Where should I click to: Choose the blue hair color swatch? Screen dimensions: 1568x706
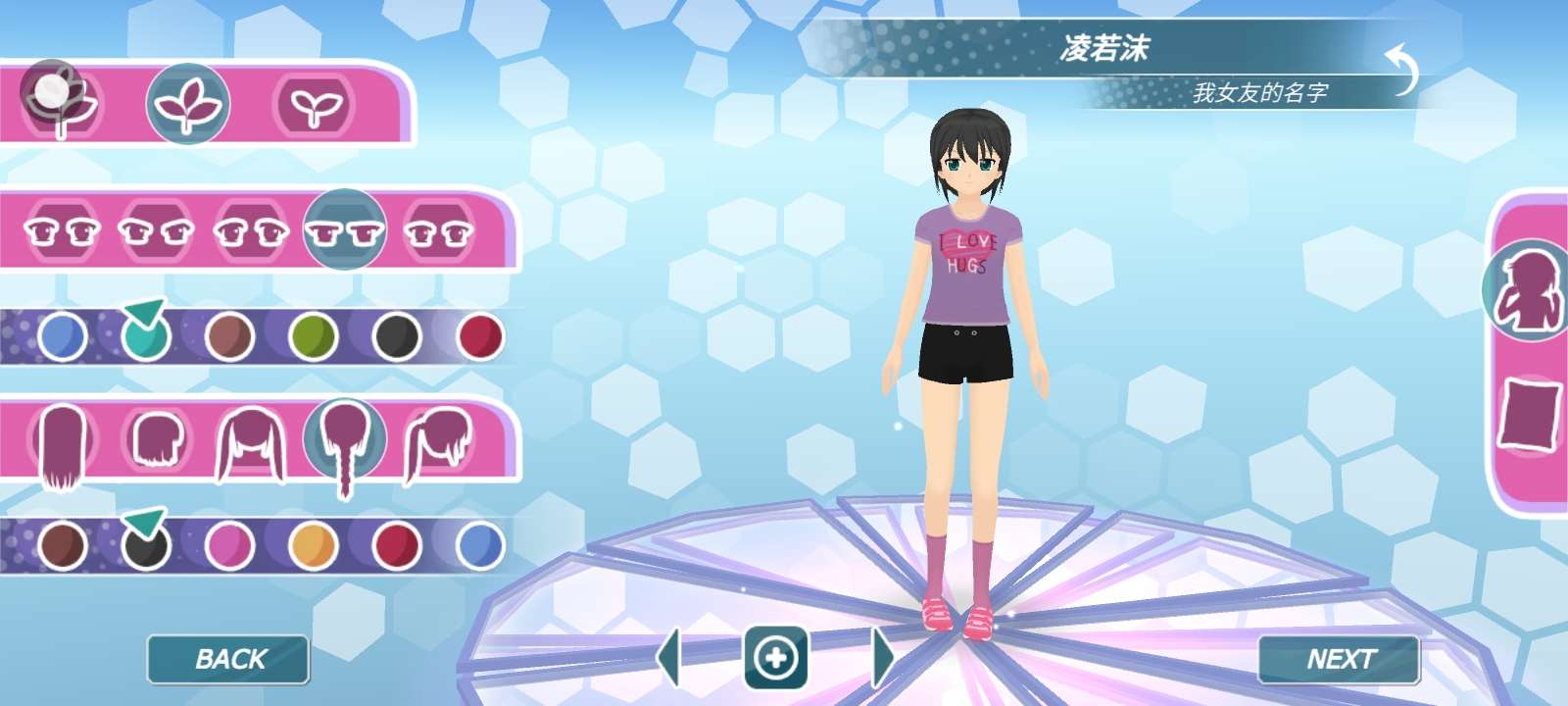click(x=480, y=545)
